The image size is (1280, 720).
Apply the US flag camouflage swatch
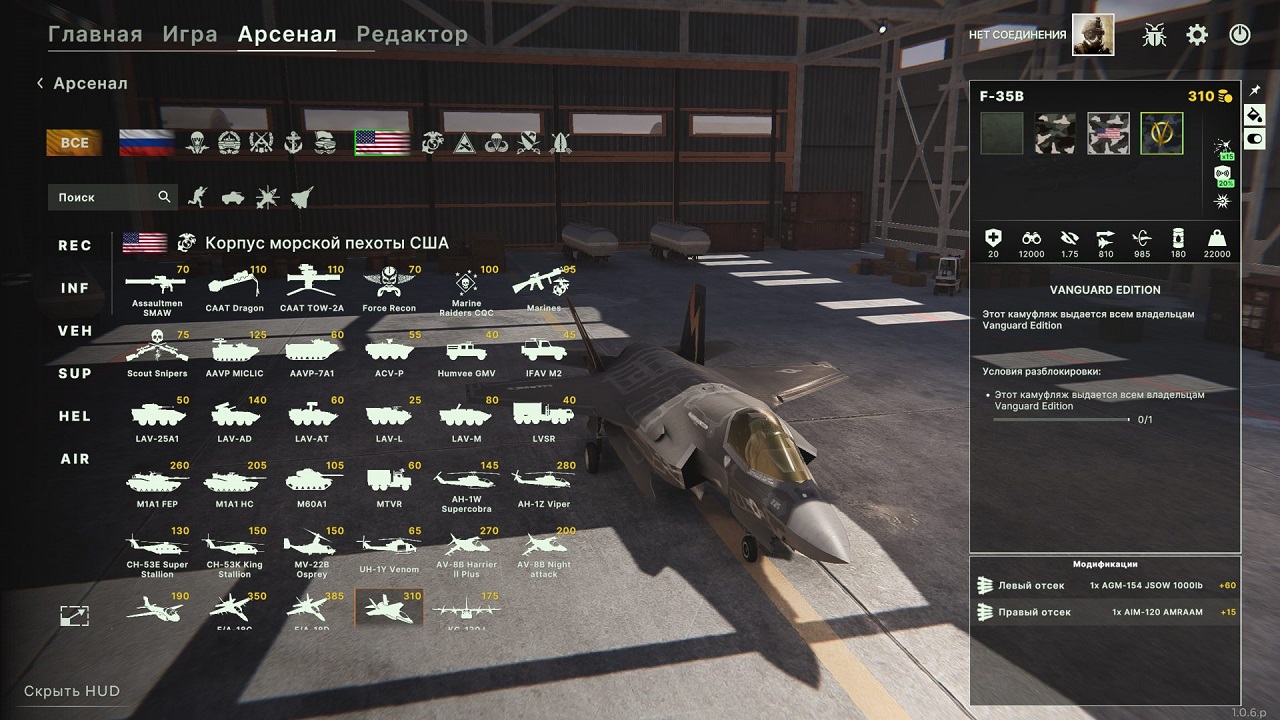tap(1108, 133)
